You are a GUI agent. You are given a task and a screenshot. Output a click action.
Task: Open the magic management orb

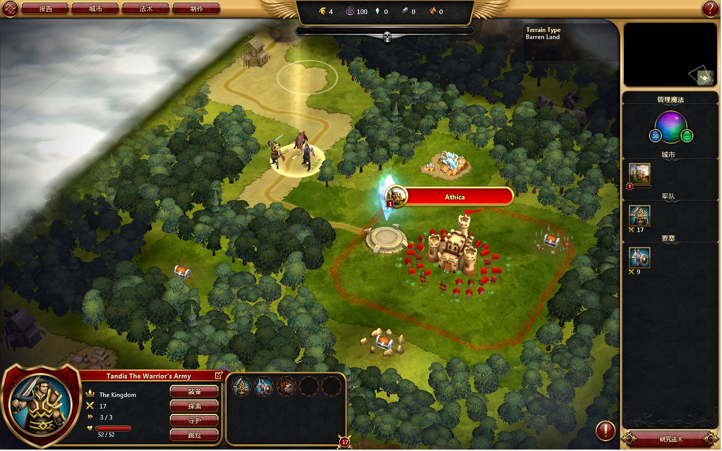tap(670, 127)
